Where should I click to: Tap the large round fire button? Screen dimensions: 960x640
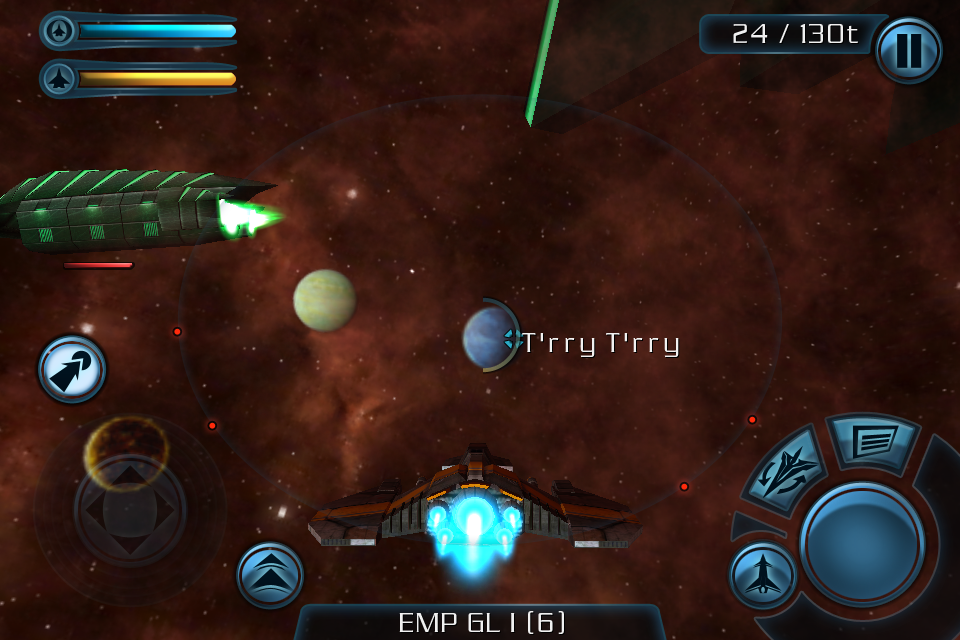(x=861, y=543)
